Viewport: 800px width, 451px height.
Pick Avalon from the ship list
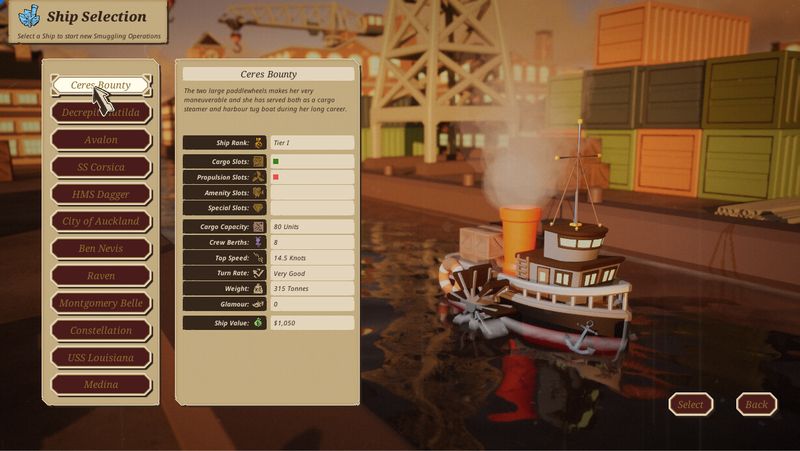101,139
